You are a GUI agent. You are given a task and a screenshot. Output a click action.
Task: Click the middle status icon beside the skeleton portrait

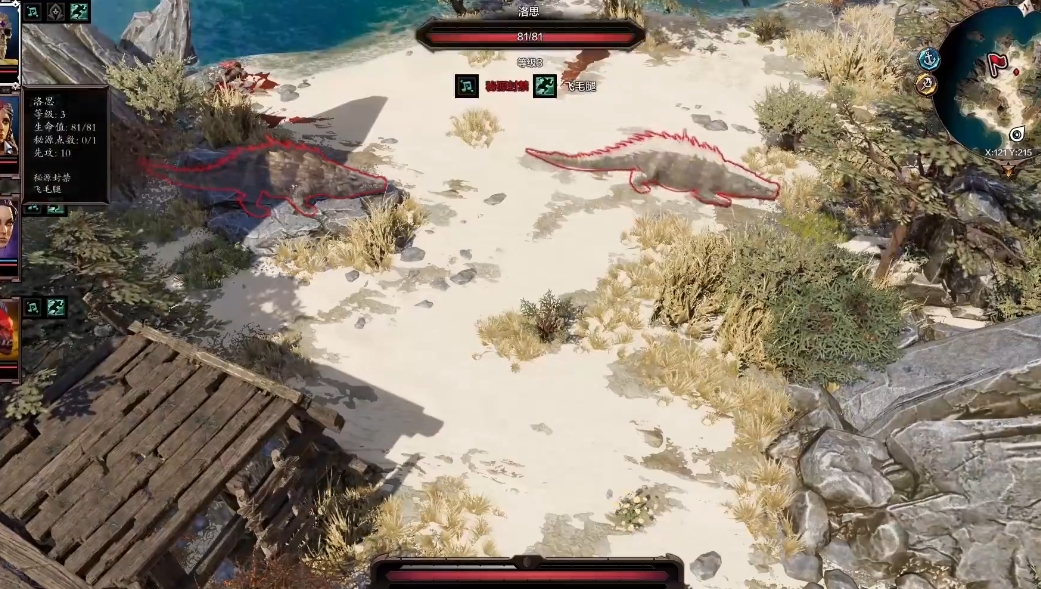[x=56, y=12]
